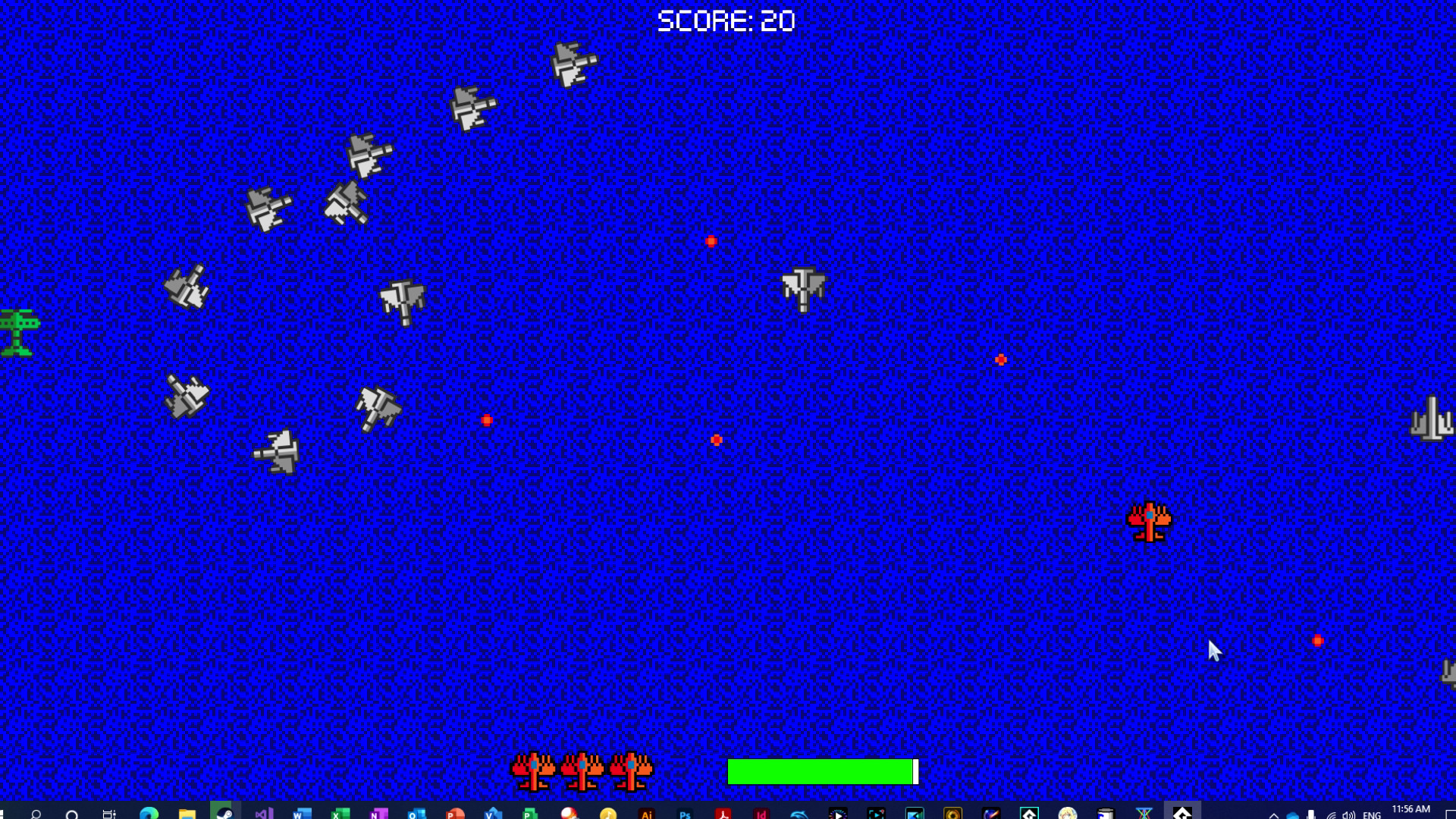1456x819 pixels.
Task: Click the green health bar
Action: 819,773
